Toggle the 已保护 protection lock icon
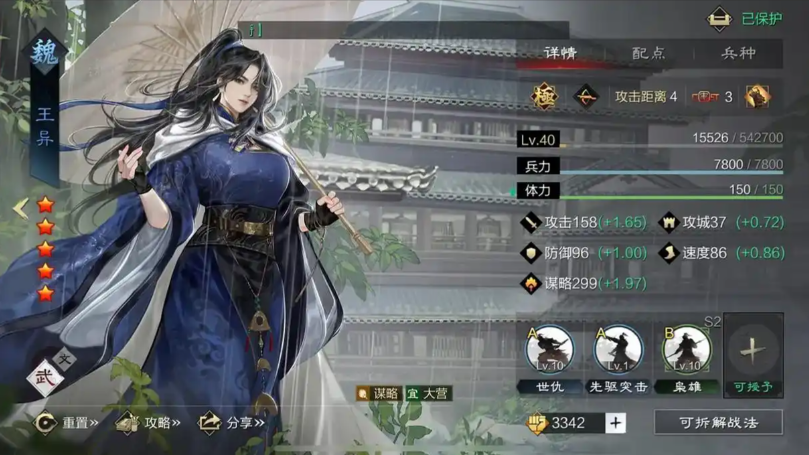809x455 pixels. (x=719, y=19)
